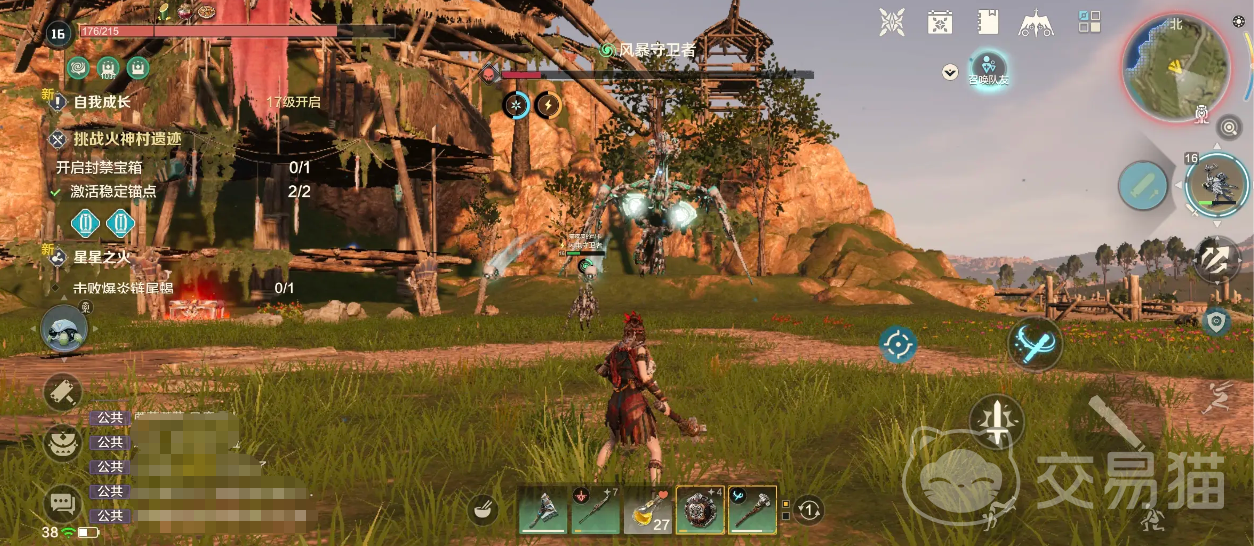Pick the axe weapon hotbar slot
Viewport: 1254px width, 546px height.
pyautogui.click(x=544, y=510)
